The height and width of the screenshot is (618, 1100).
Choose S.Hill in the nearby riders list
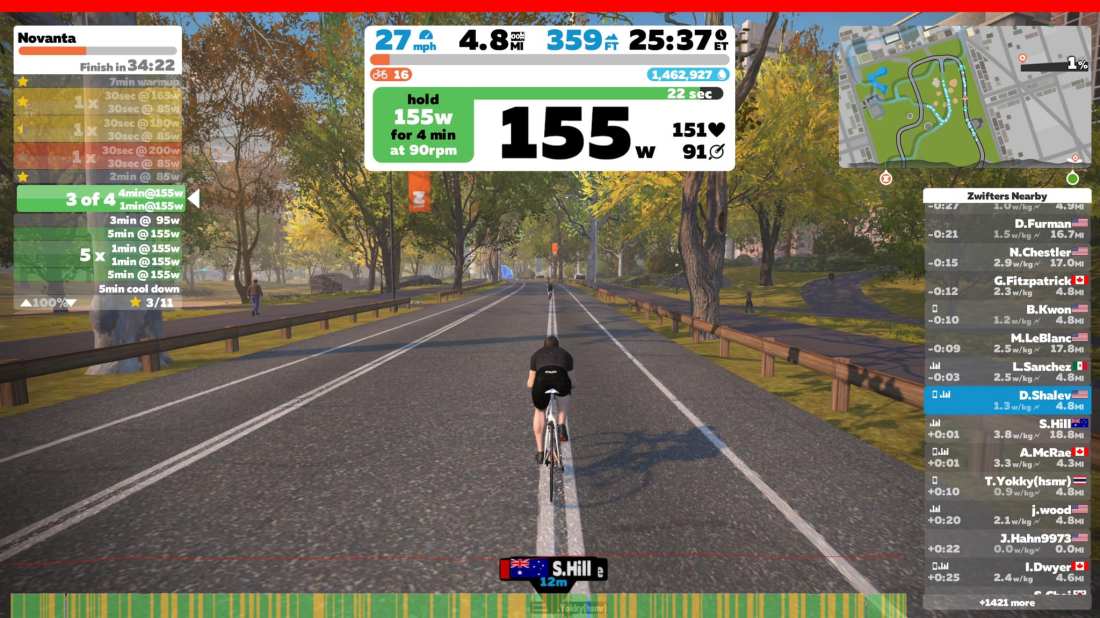[1006, 429]
